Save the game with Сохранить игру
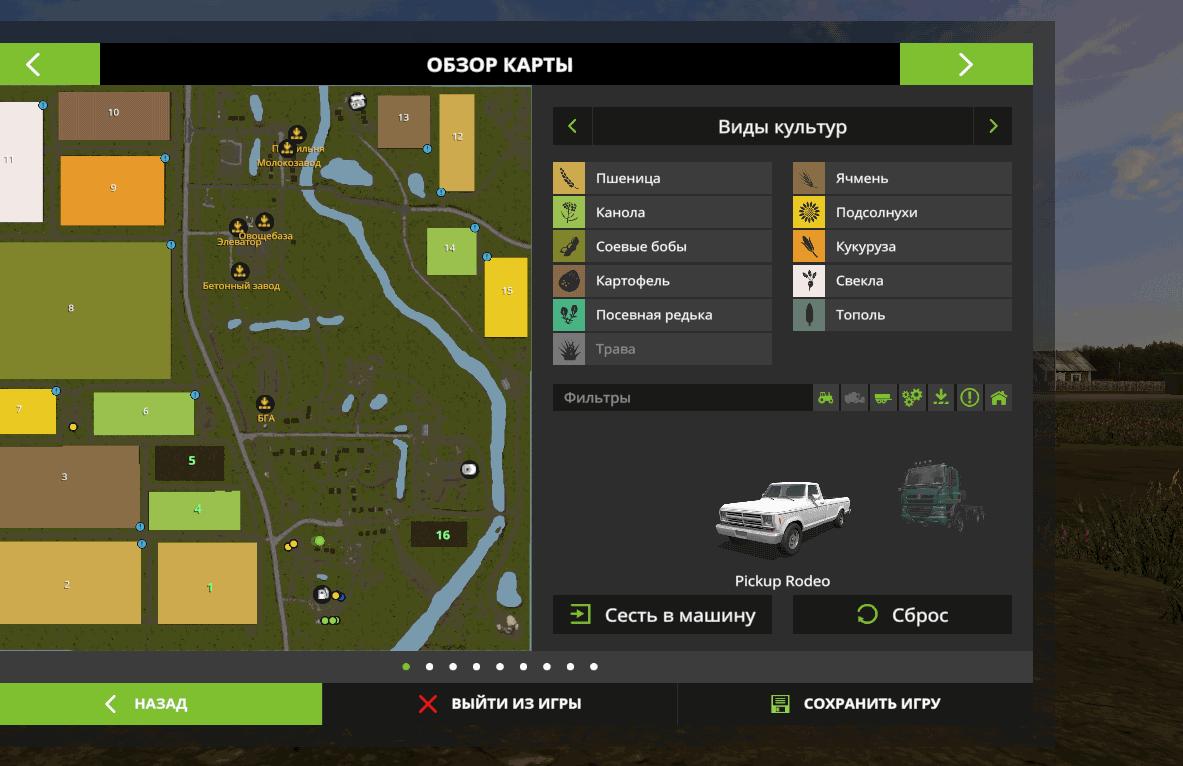Image resolution: width=1183 pixels, height=766 pixels. (855, 704)
